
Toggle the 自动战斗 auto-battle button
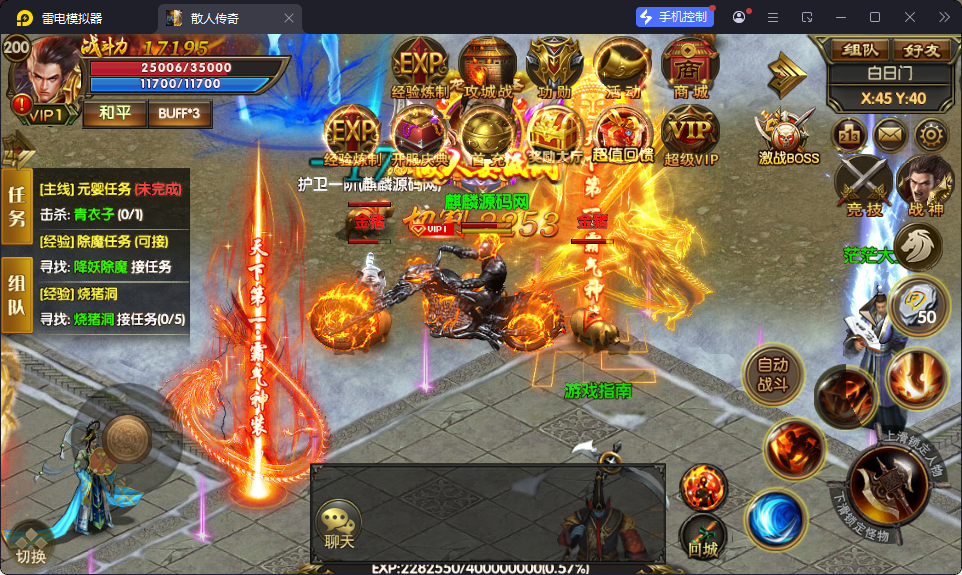tap(773, 375)
